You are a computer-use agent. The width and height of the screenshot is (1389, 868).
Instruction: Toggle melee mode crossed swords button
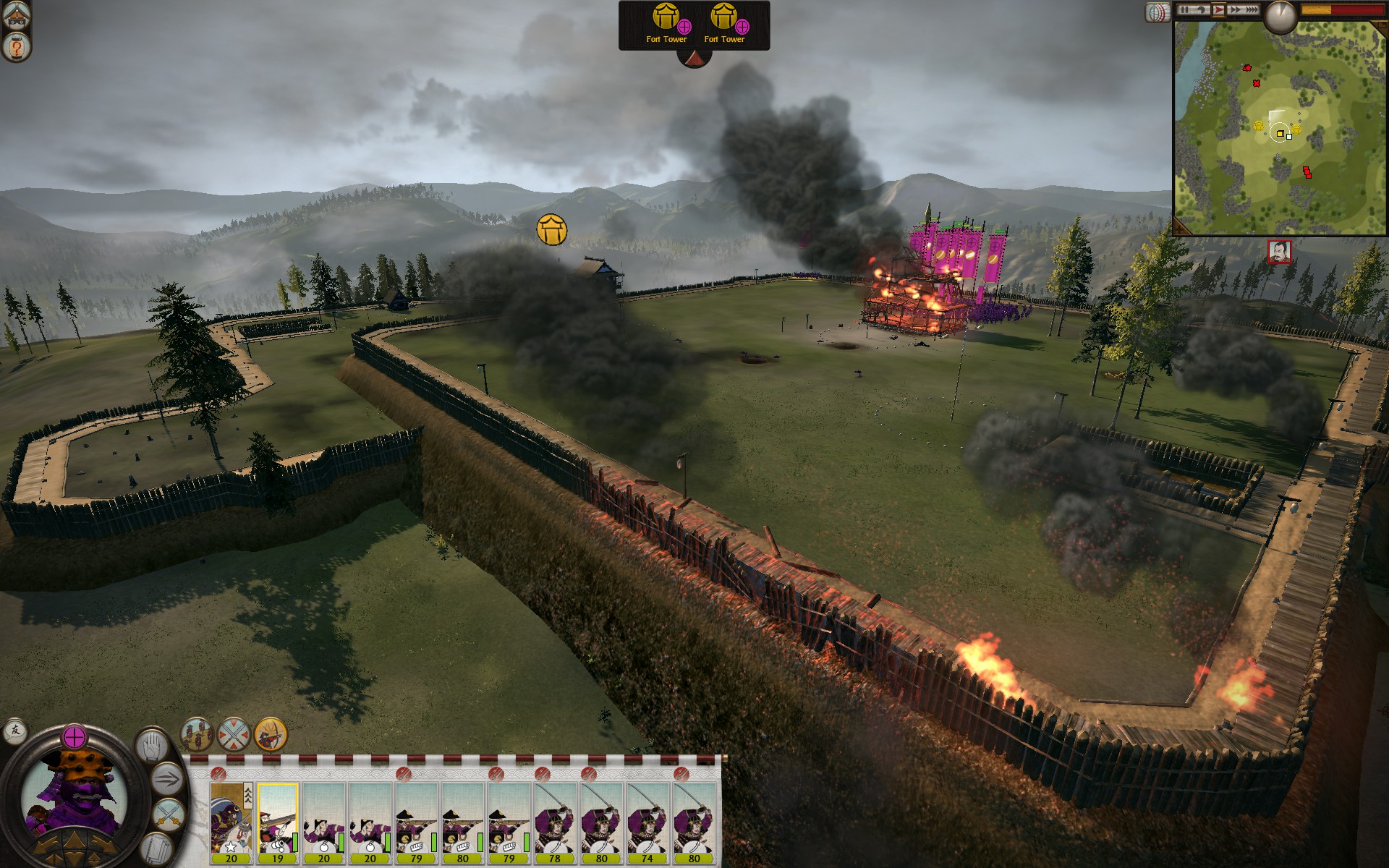coord(167,815)
